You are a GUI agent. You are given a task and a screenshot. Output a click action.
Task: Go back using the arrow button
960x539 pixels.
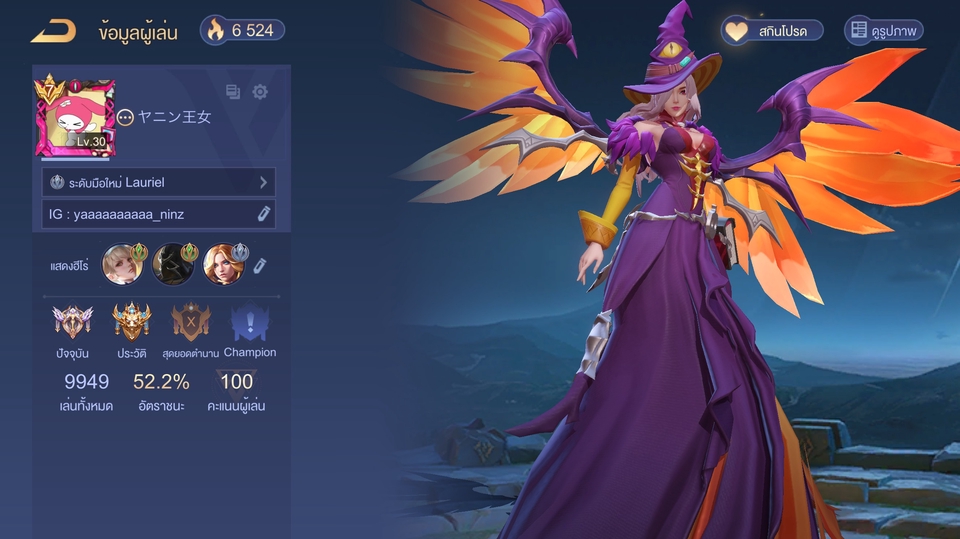pyautogui.click(x=53, y=31)
